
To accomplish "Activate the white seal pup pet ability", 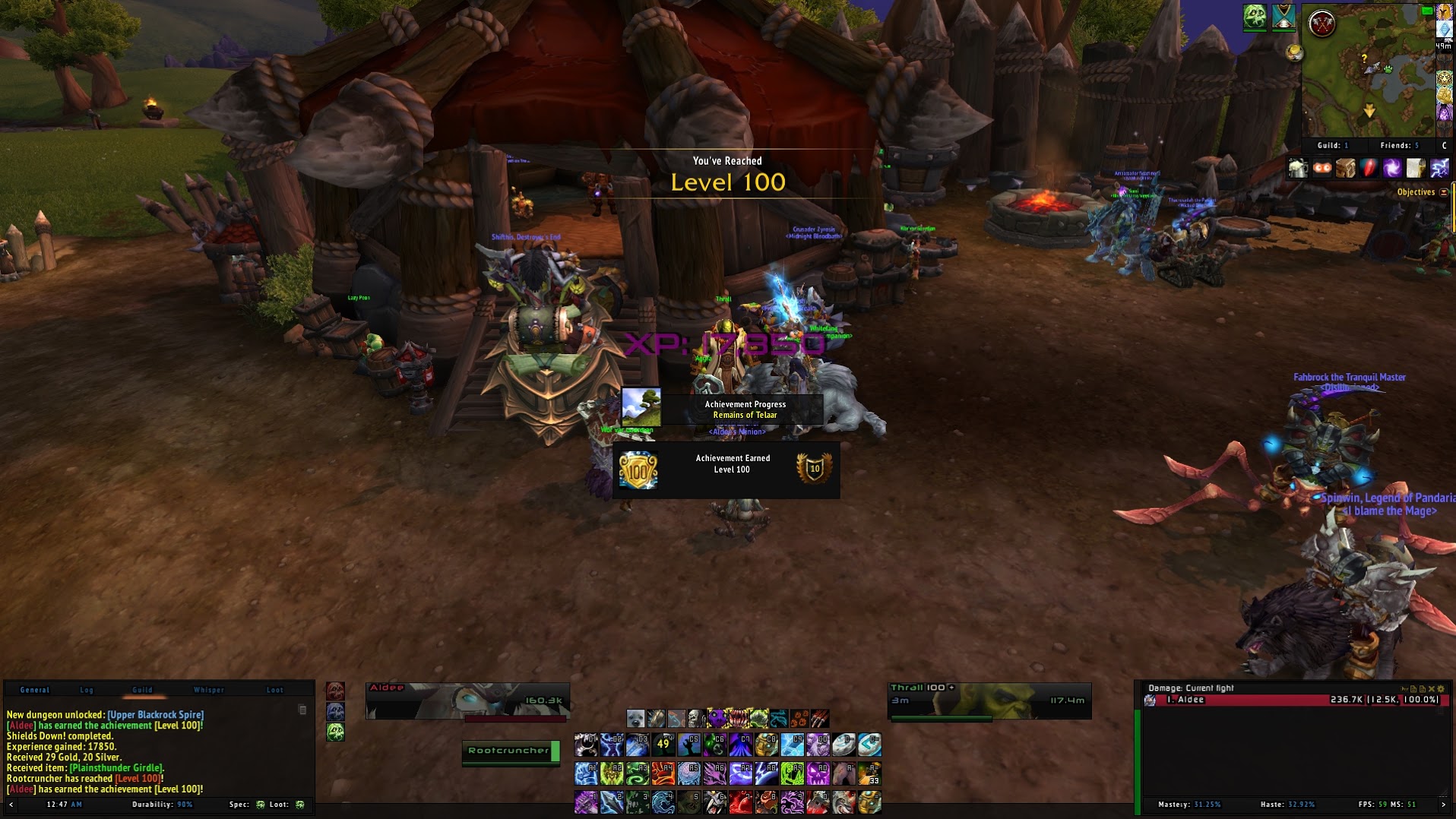I will point(635,718).
